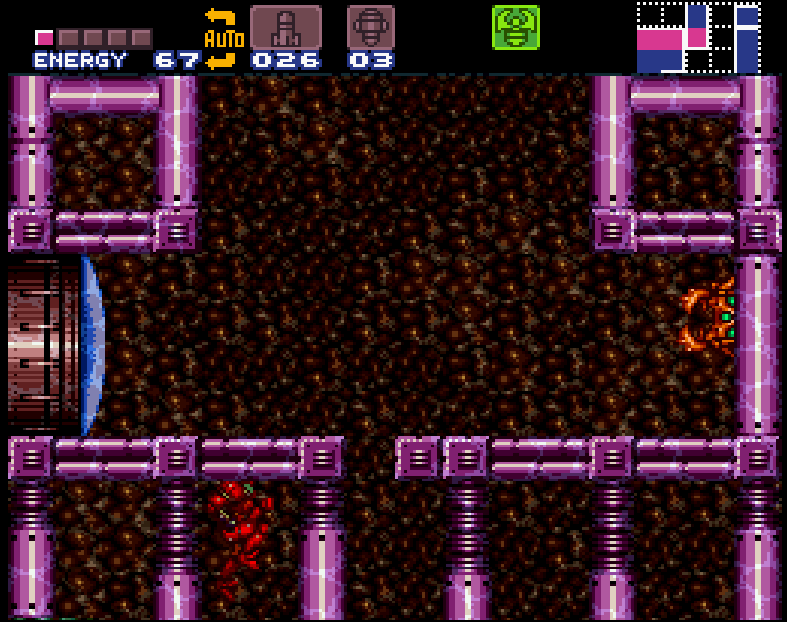Image resolution: width=787 pixels, height=622 pixels.
Task: Toggle the Auto reserve tank indicator
Action: tap(222, 39)
